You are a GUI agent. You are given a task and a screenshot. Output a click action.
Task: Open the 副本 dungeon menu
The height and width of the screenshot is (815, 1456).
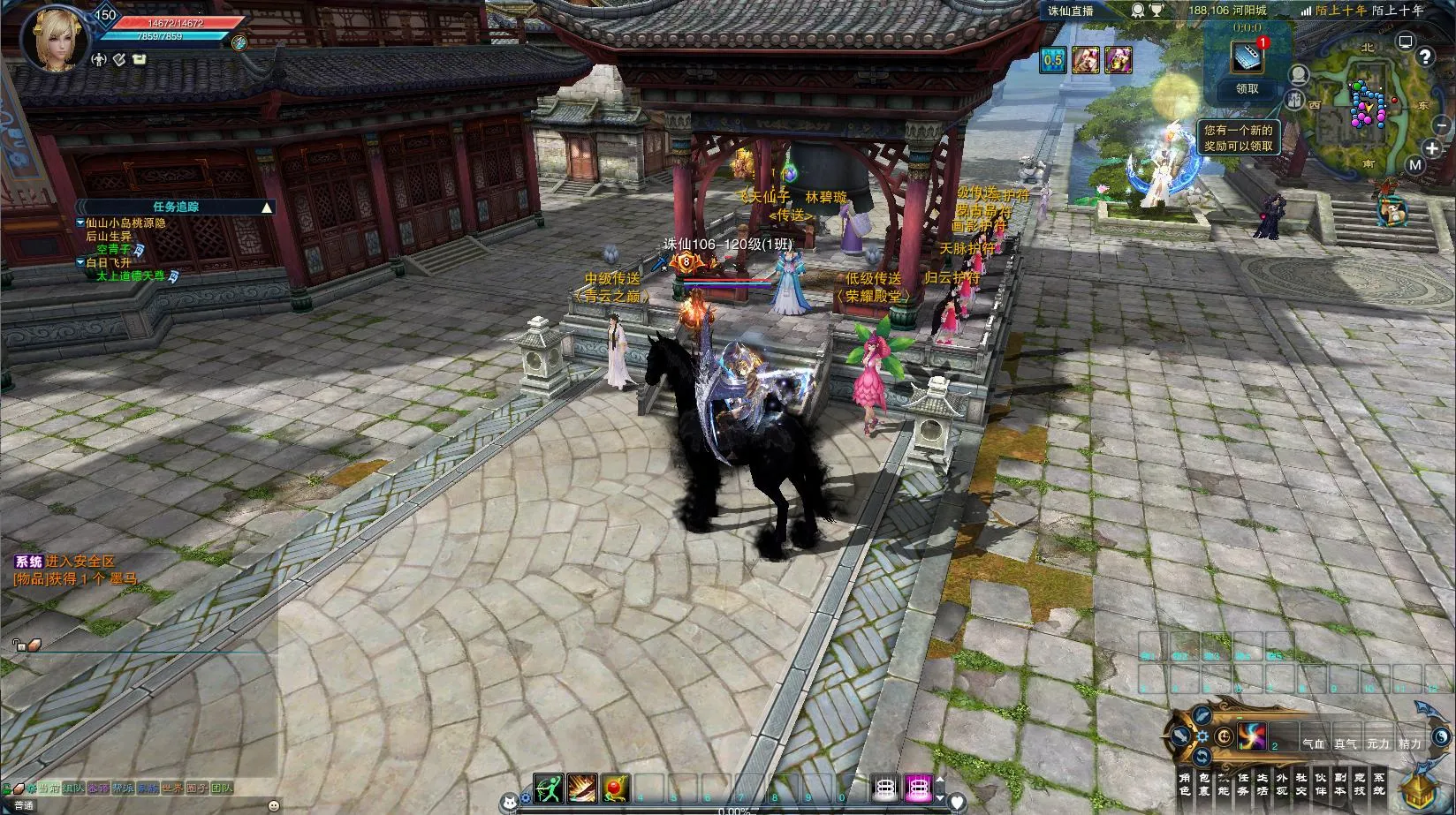tap(1340, 783)
